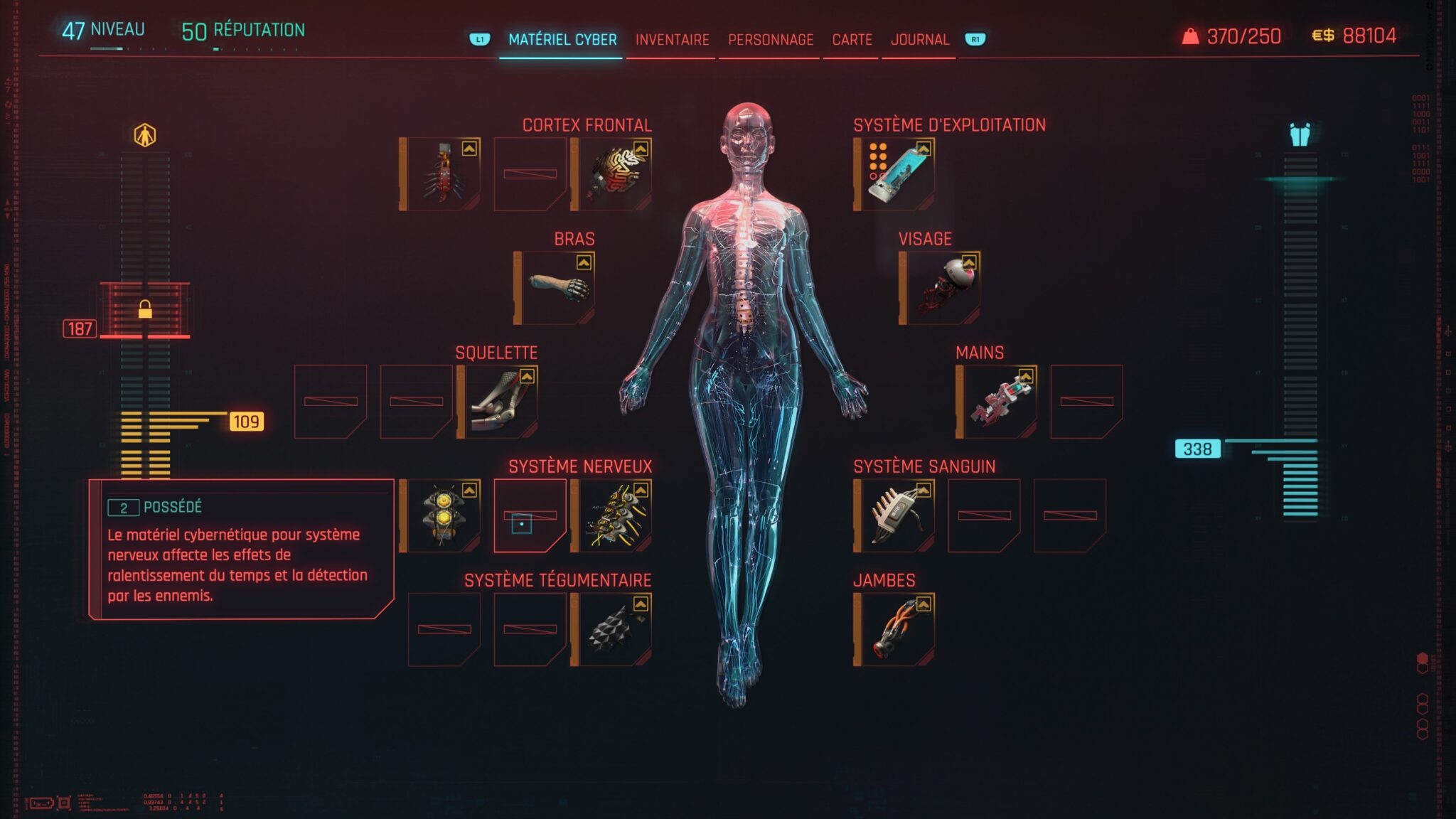Select the Système Sanguin blood pump implant
The image size is (1456, 819).
(897, 516)
